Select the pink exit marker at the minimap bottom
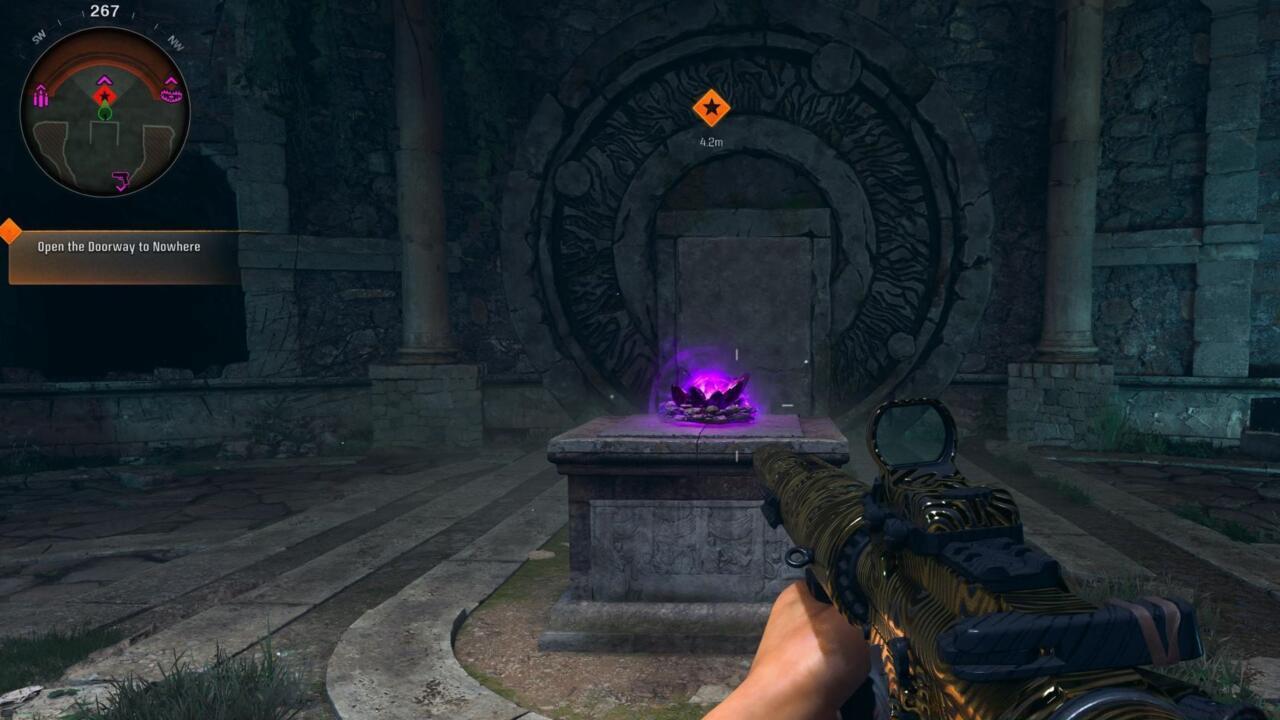1280x720 pixels. tap(121, 180)
